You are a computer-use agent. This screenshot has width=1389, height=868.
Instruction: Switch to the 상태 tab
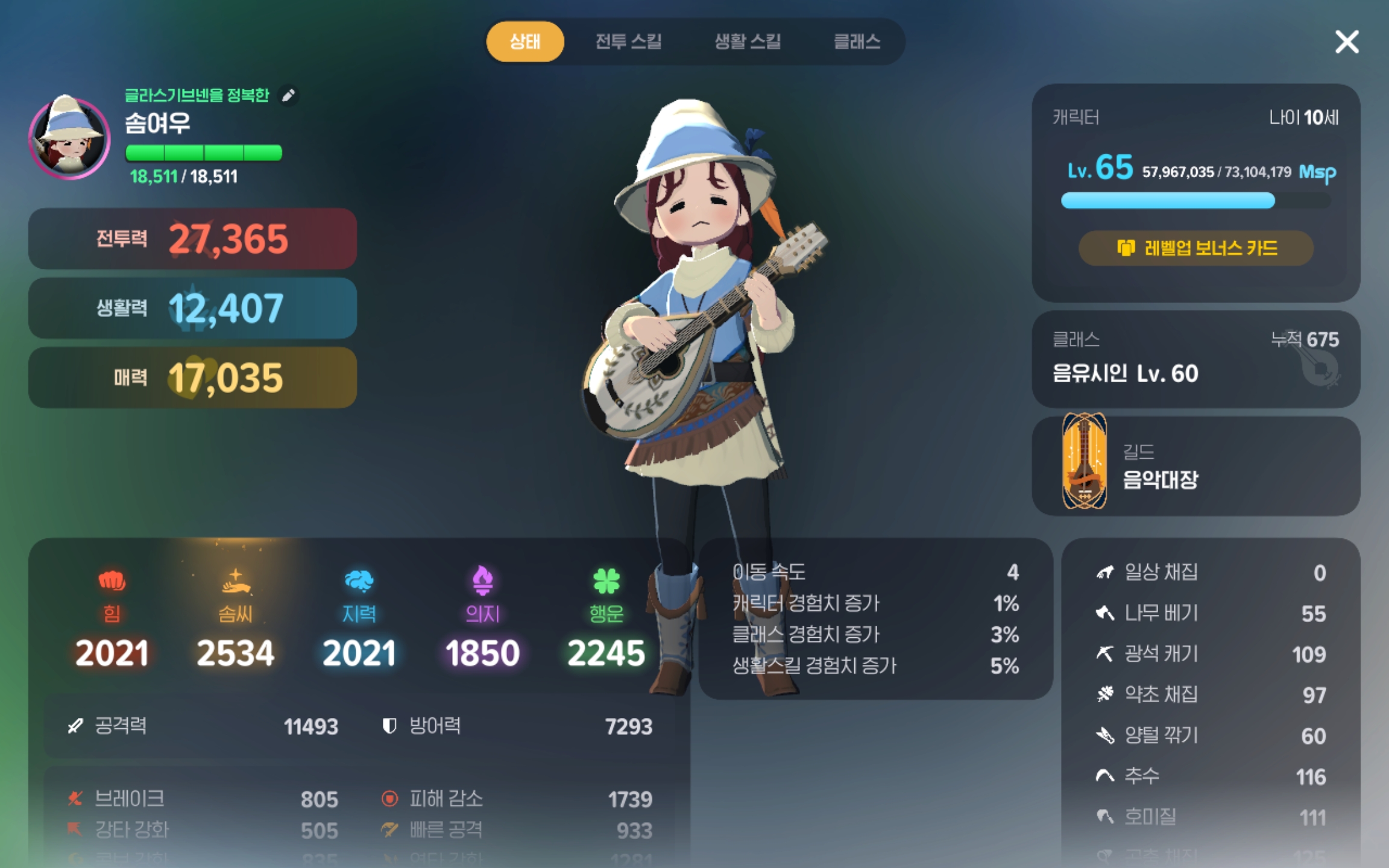click(x=525, y=42)
